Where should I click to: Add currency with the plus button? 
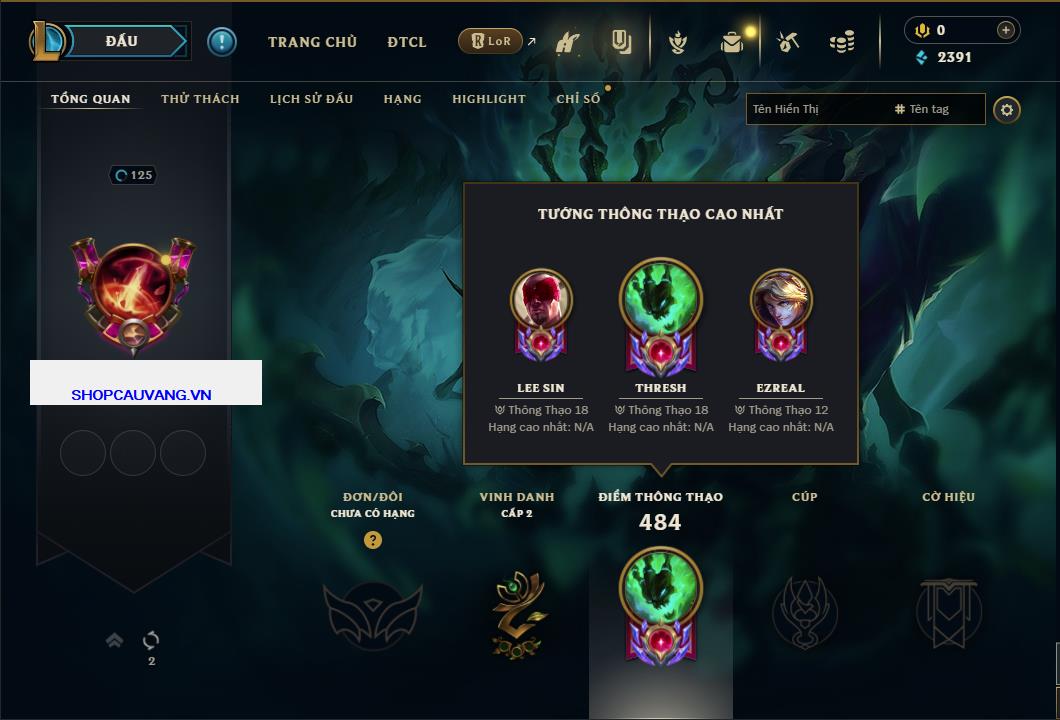[x=1005, y=31]
